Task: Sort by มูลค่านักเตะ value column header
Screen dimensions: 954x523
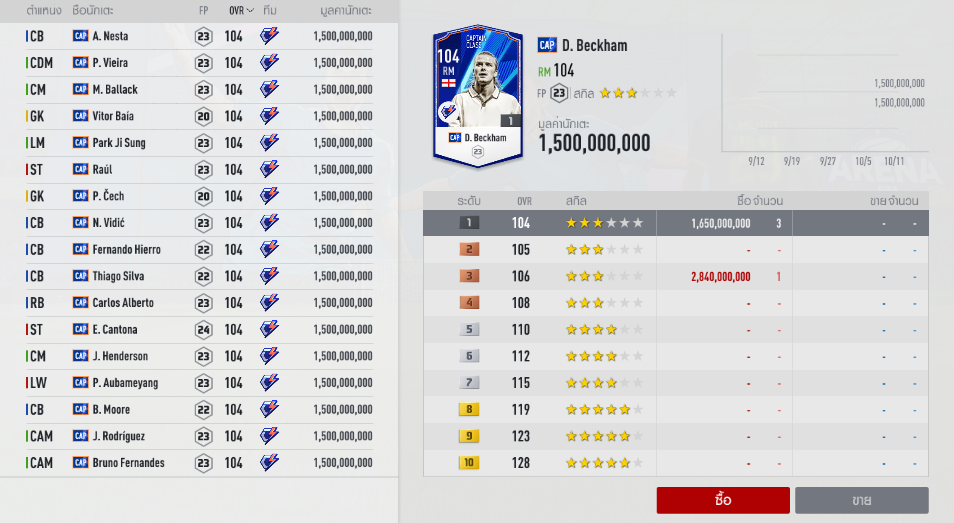Action: pyautogui.click(x=338, y=10)
